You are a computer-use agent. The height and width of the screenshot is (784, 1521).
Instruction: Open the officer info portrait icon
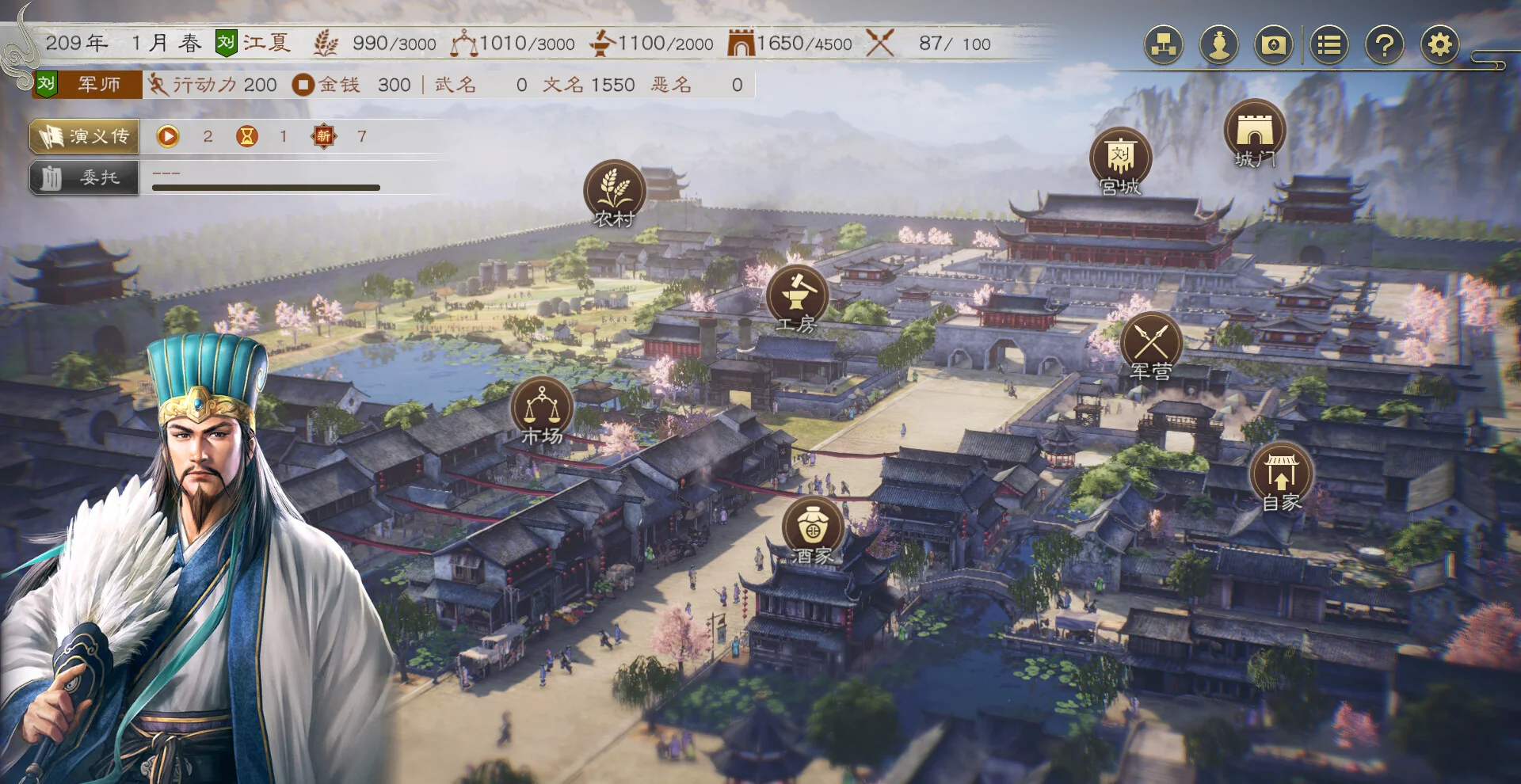coord(1218,44)
